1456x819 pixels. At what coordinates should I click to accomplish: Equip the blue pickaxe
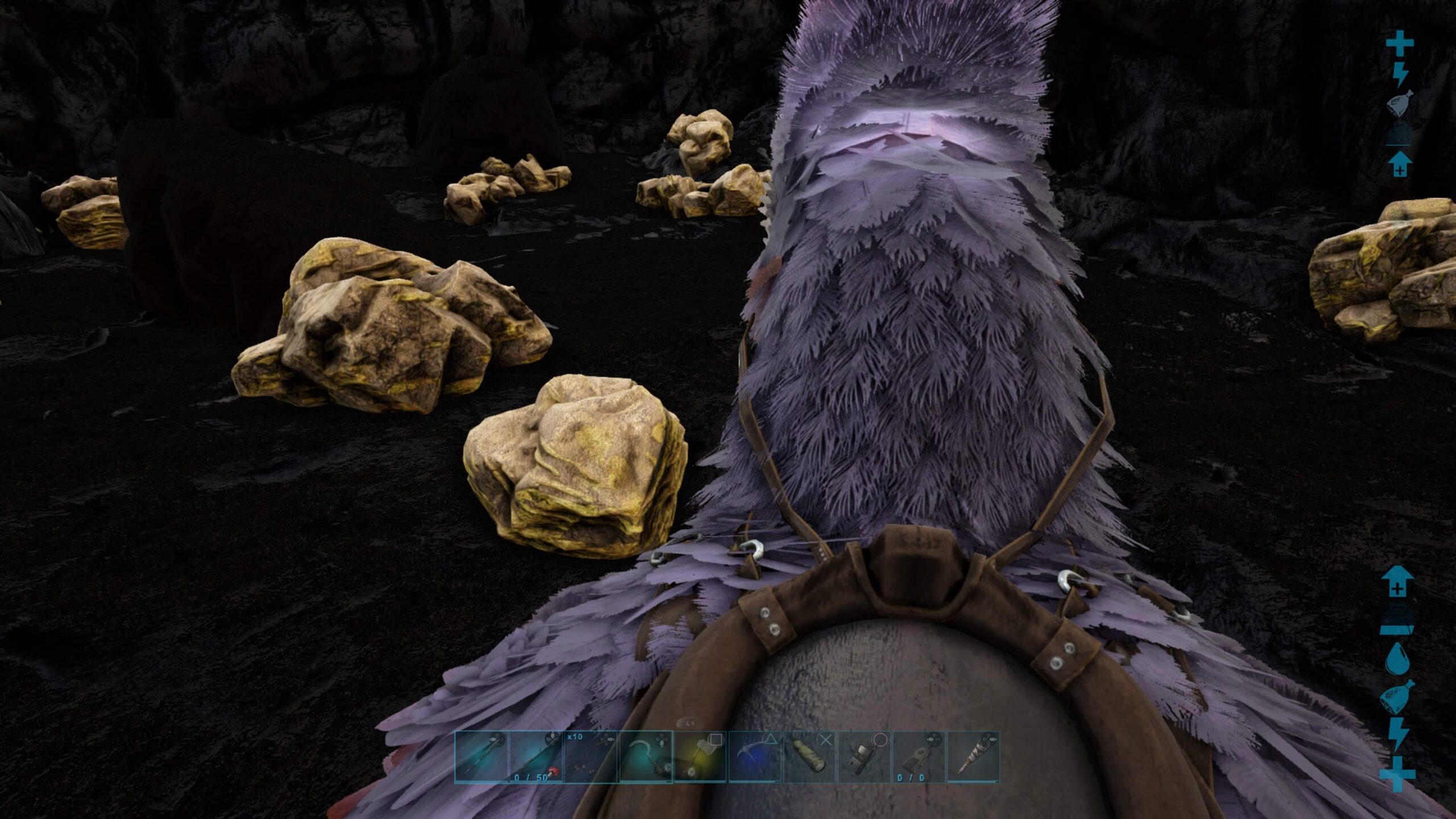[x=754, y=757]
